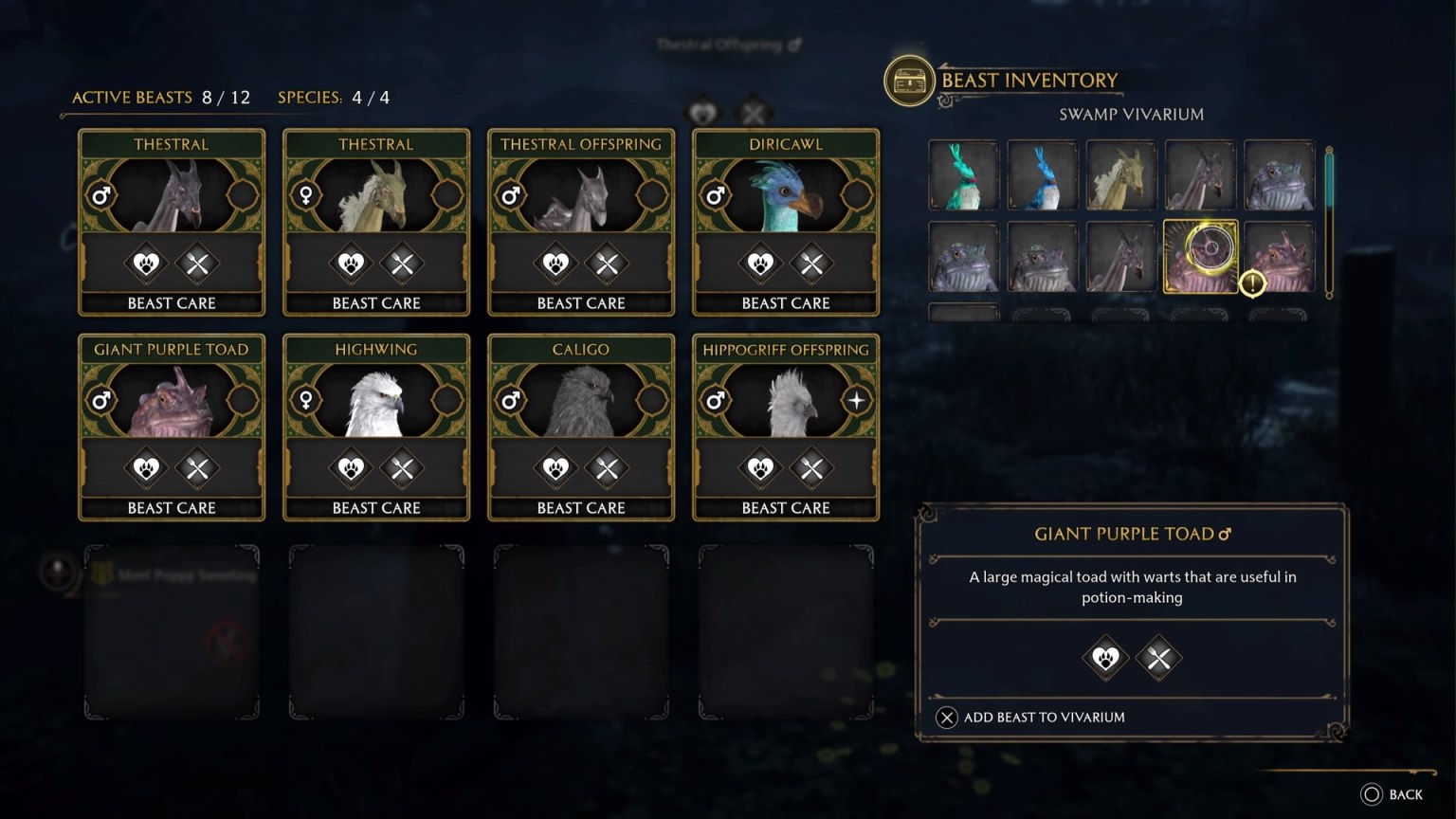The width and height of the screenshot is (1456, 819).
Task: Click the feed icon on the Diricawl card
Action: click(811, 264)
